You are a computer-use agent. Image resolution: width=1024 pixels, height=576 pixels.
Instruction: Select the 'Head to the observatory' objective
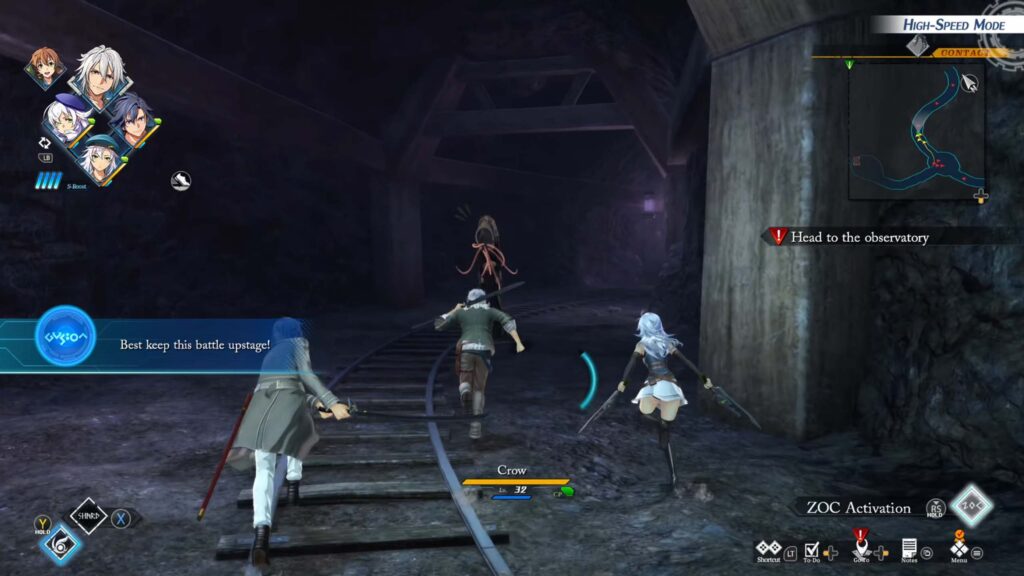click(859, 237)
